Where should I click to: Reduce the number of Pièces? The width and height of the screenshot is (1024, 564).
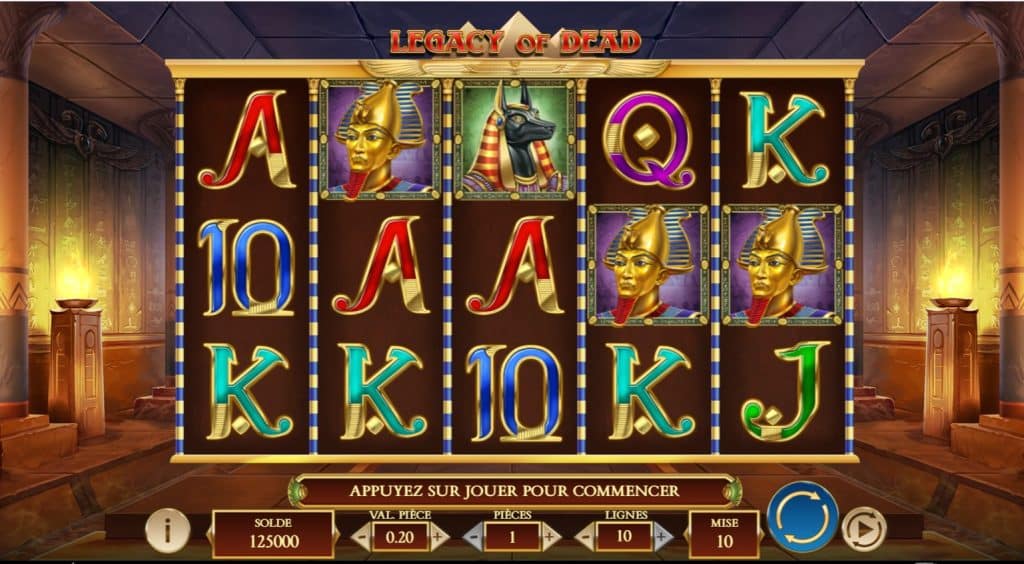(x=474, y=537)
